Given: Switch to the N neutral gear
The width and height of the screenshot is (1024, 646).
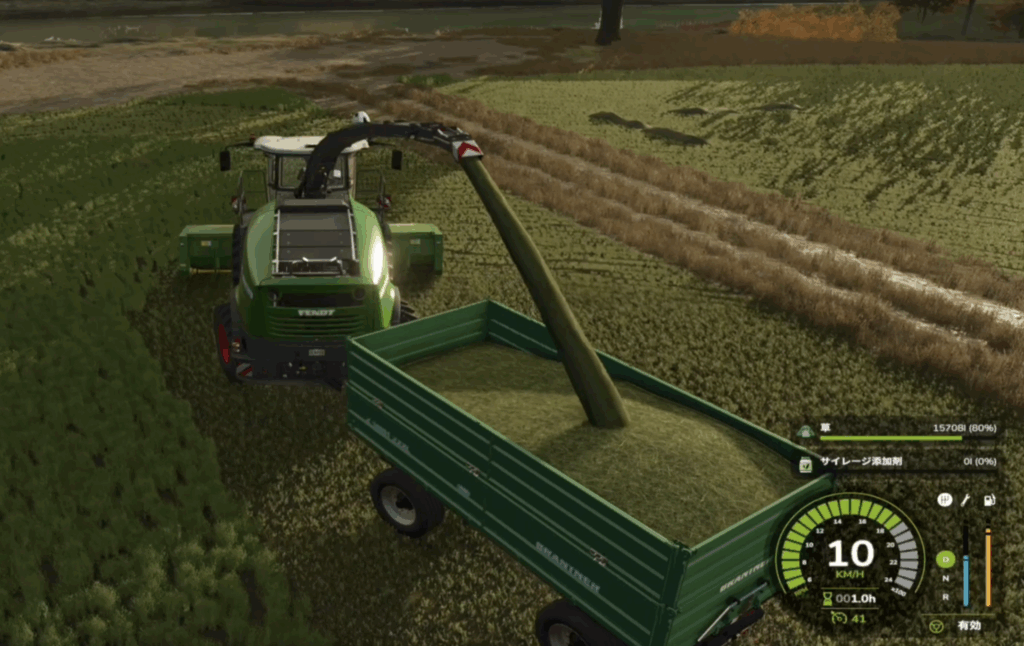Looking at the screenshot, I should 945,578.
